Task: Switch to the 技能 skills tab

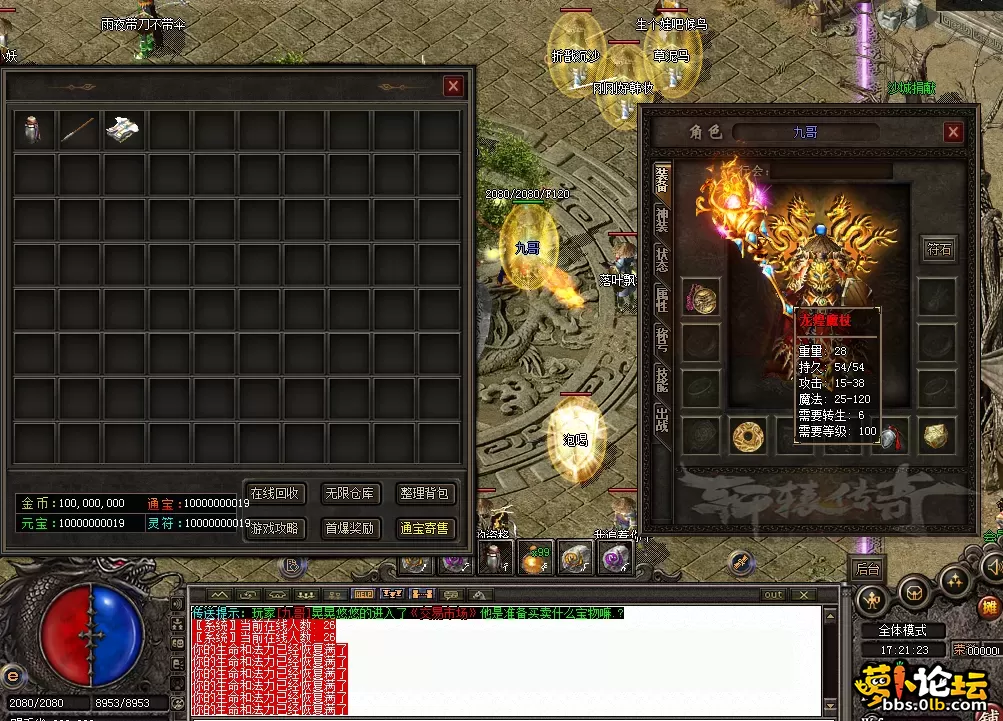Action: tap(662, 379)
